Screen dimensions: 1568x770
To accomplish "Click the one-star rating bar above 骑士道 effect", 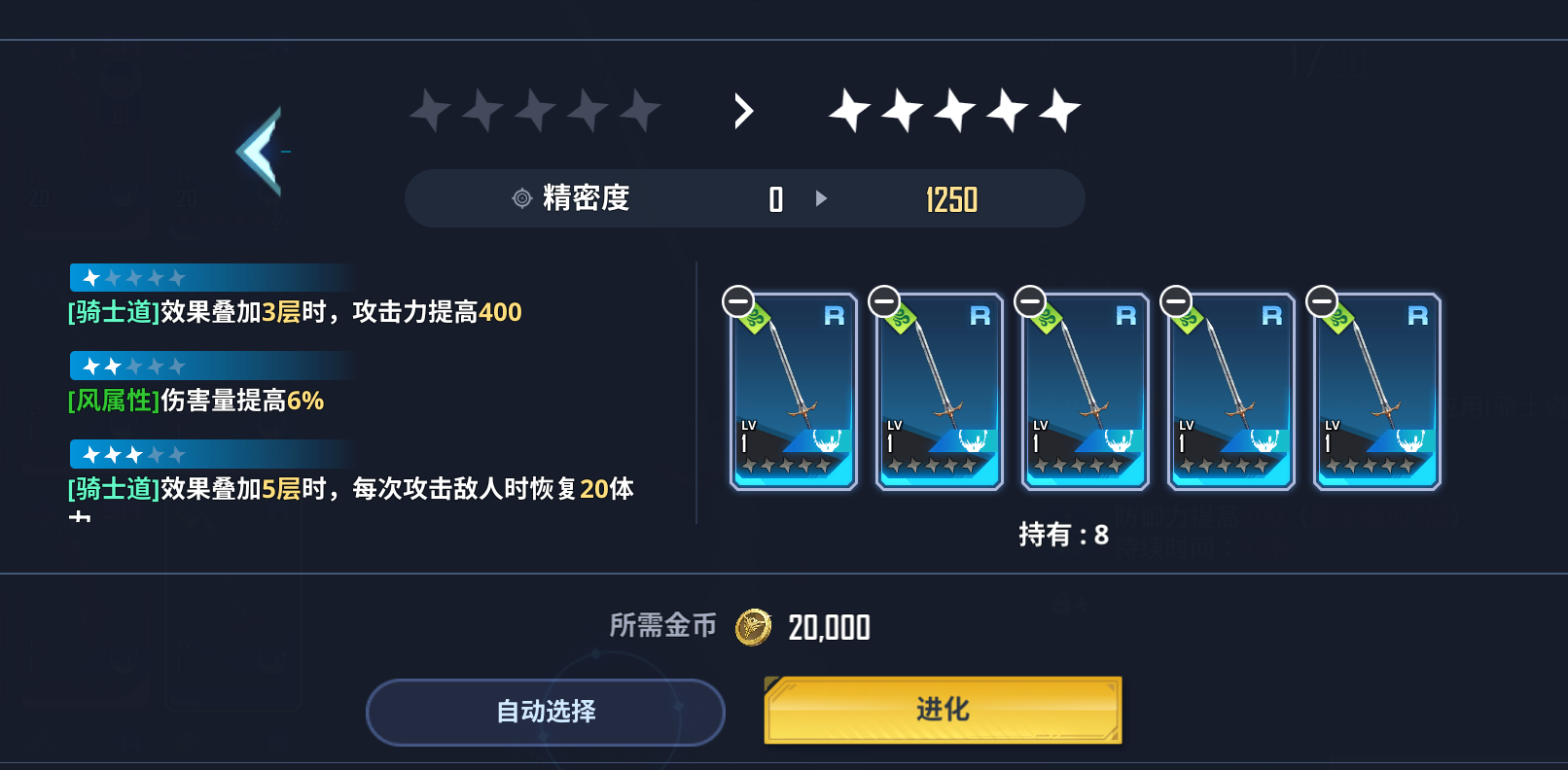I will 211,276.
